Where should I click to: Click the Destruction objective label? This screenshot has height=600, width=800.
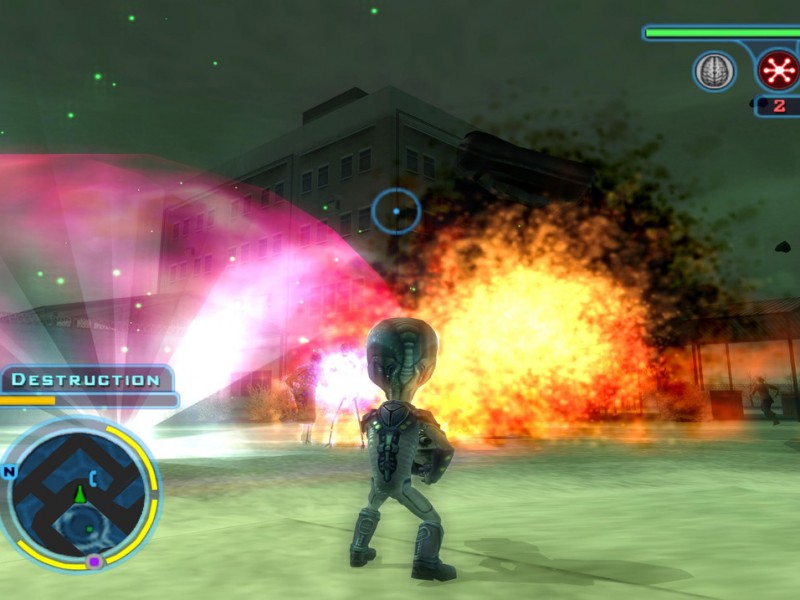86,380
